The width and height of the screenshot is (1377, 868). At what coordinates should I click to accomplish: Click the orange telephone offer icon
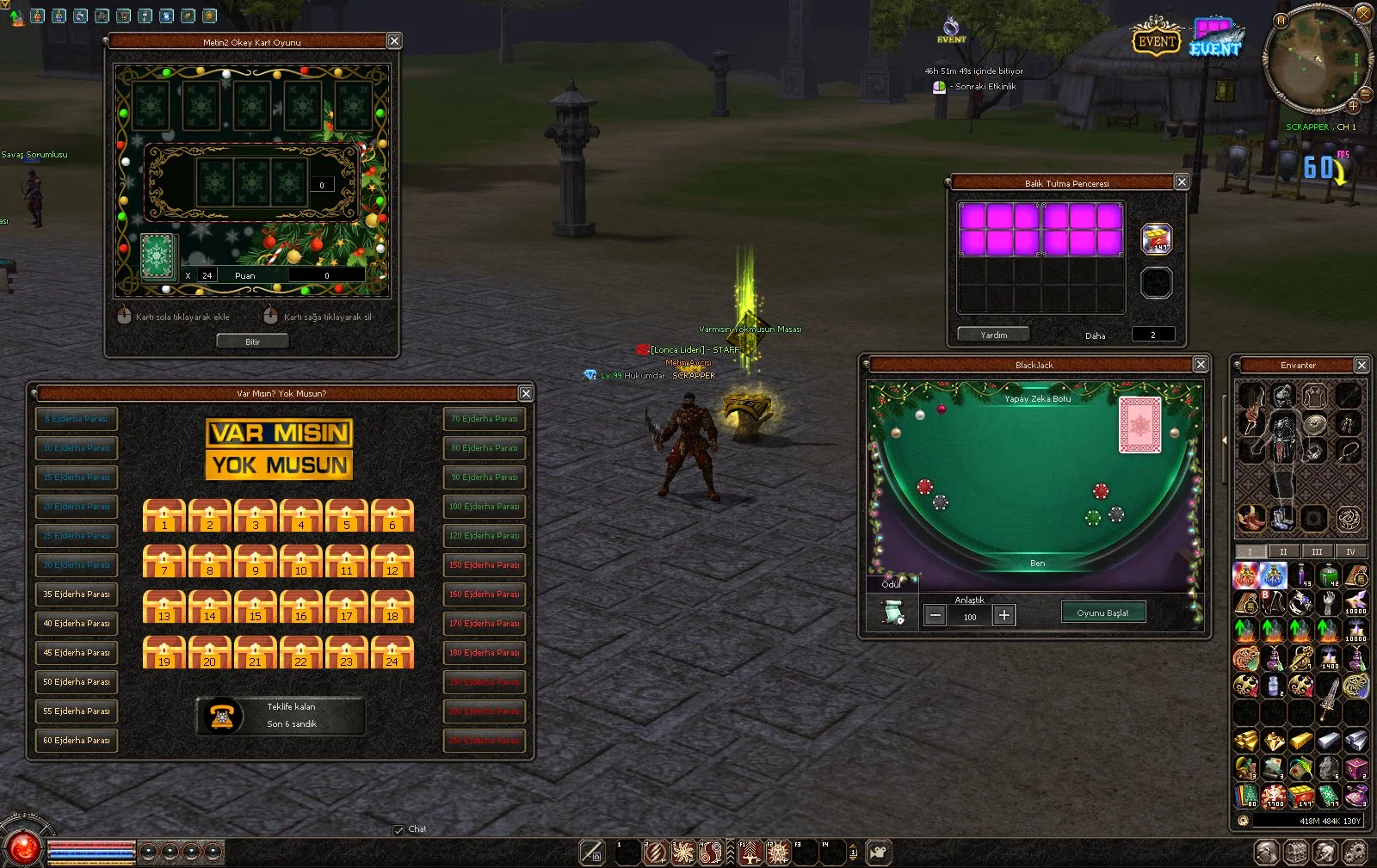click(x=222, y=716)
